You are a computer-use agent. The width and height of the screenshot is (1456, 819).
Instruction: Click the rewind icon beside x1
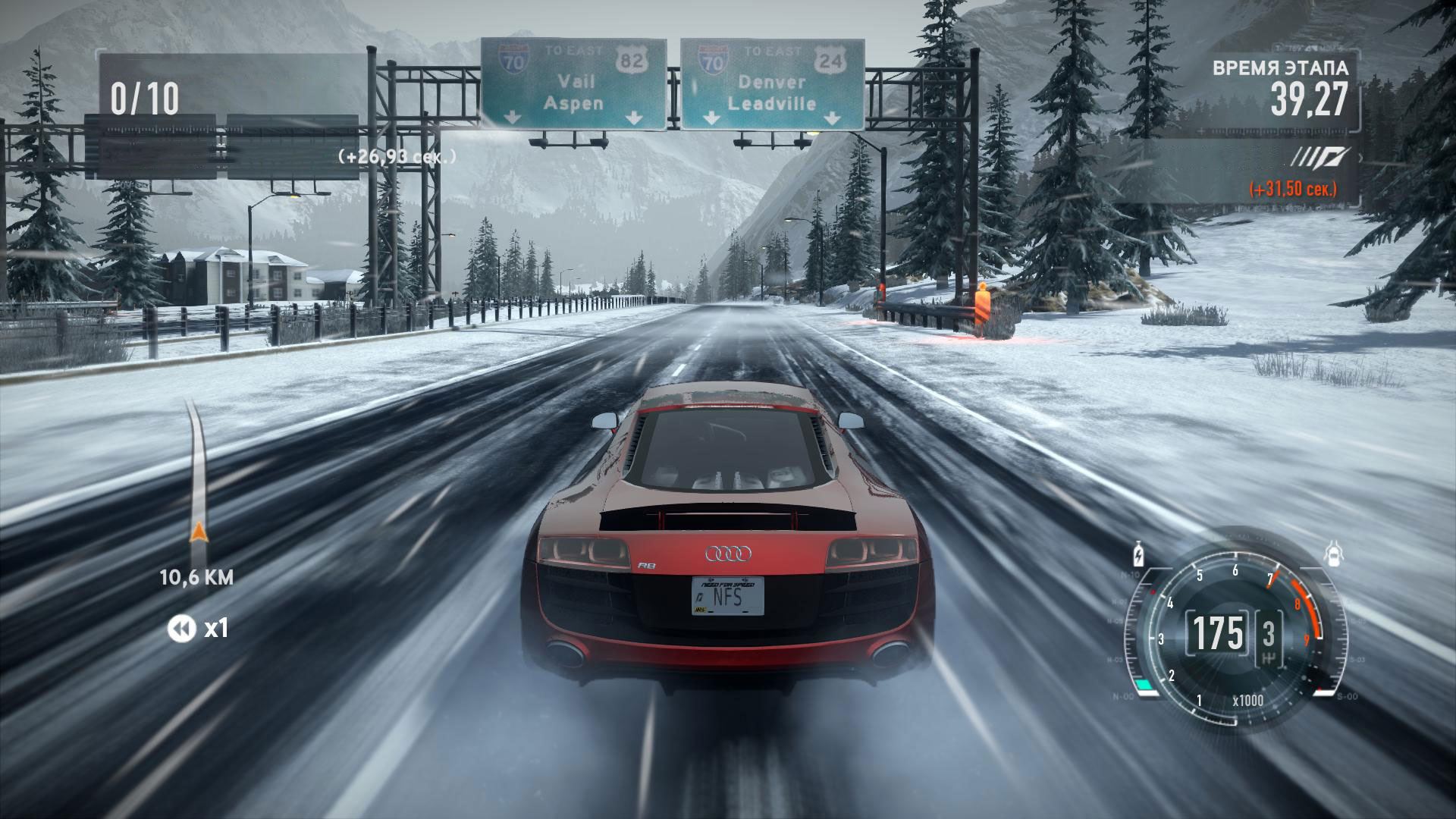[180, 628]
